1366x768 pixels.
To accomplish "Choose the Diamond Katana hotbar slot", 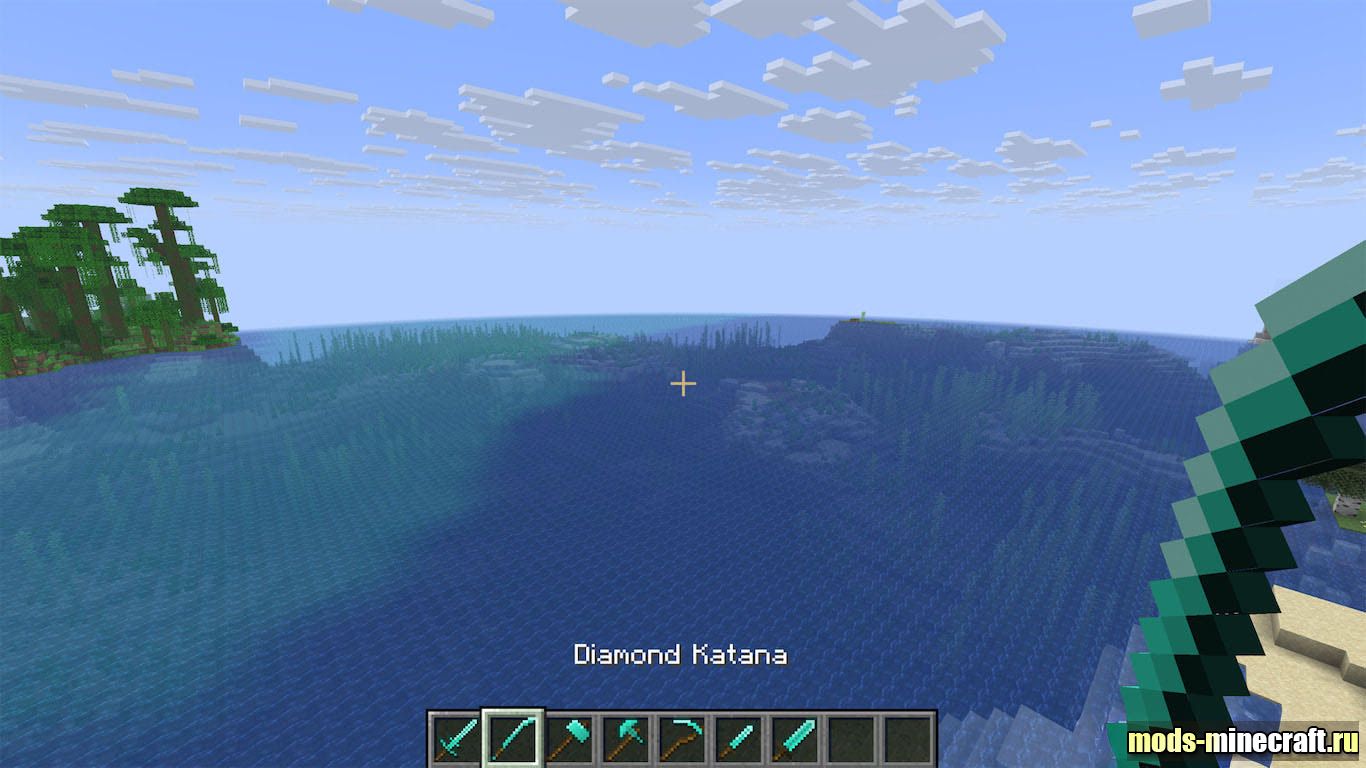I will pos(512,739).
